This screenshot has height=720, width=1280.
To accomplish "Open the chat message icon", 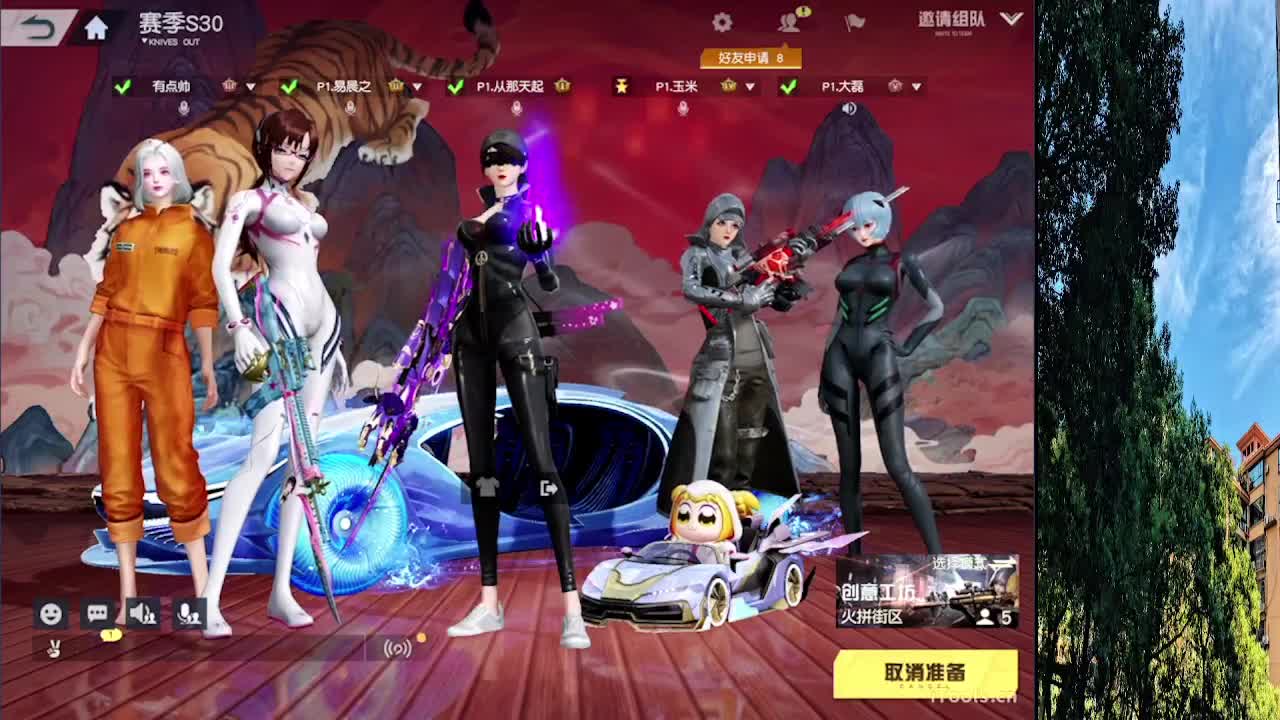I will pos(95,615).
